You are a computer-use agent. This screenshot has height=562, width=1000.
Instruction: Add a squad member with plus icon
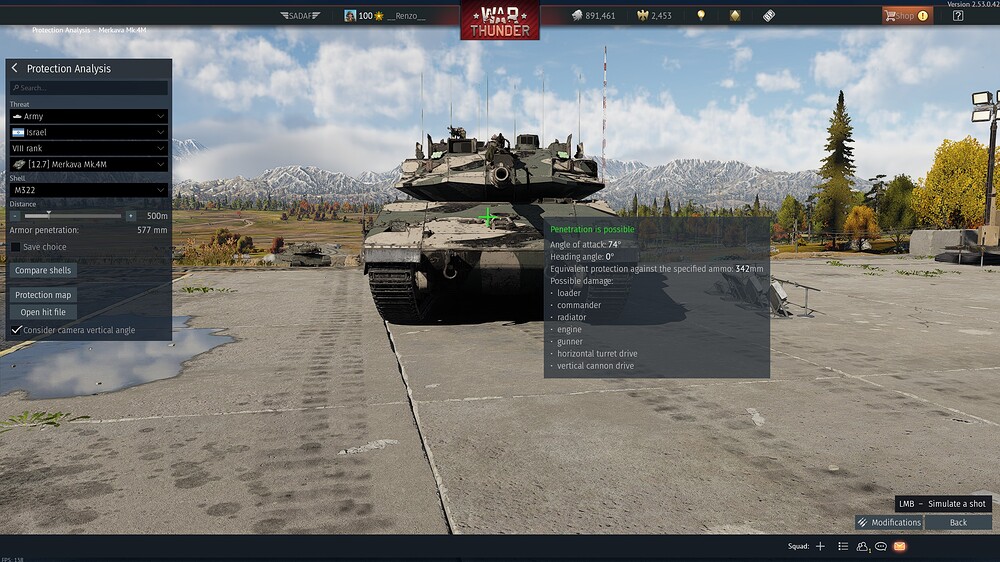(820, 547)
